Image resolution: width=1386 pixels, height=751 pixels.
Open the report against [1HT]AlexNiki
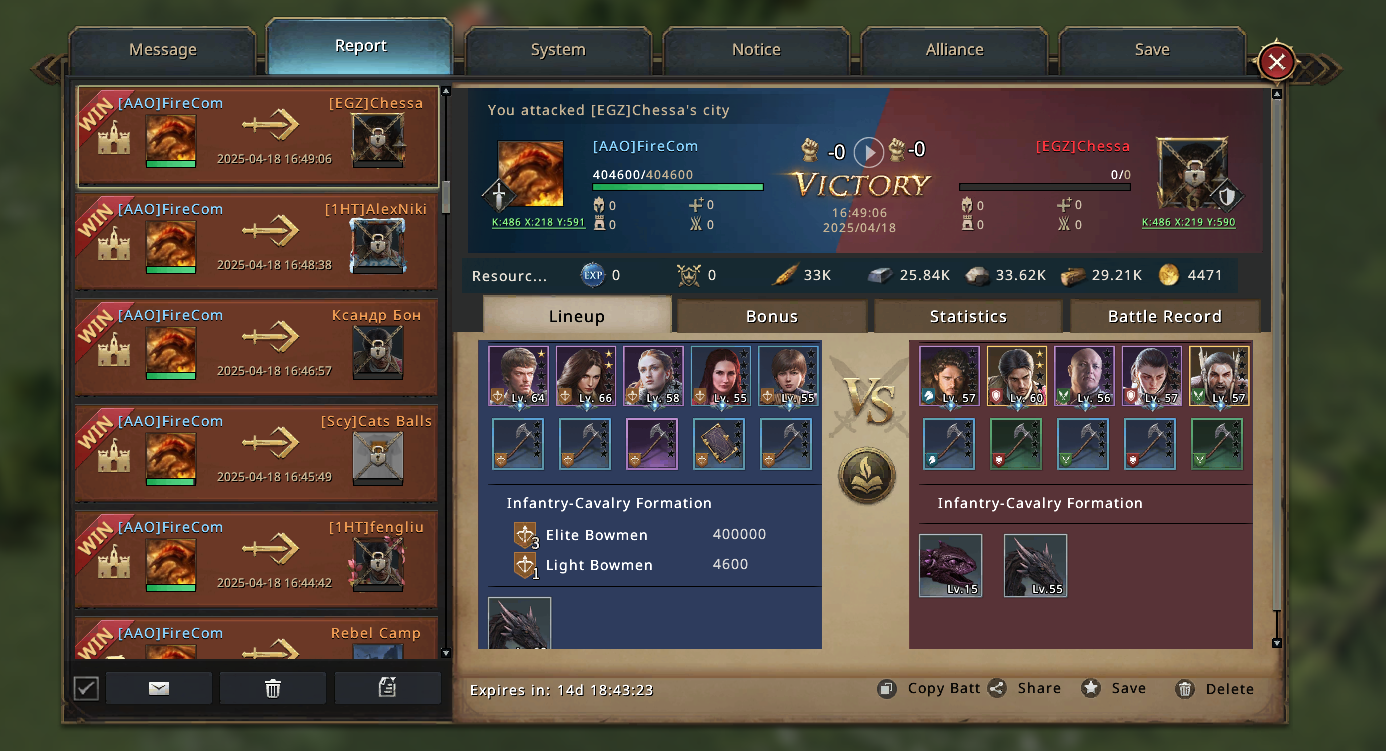(x=257, y=242)
